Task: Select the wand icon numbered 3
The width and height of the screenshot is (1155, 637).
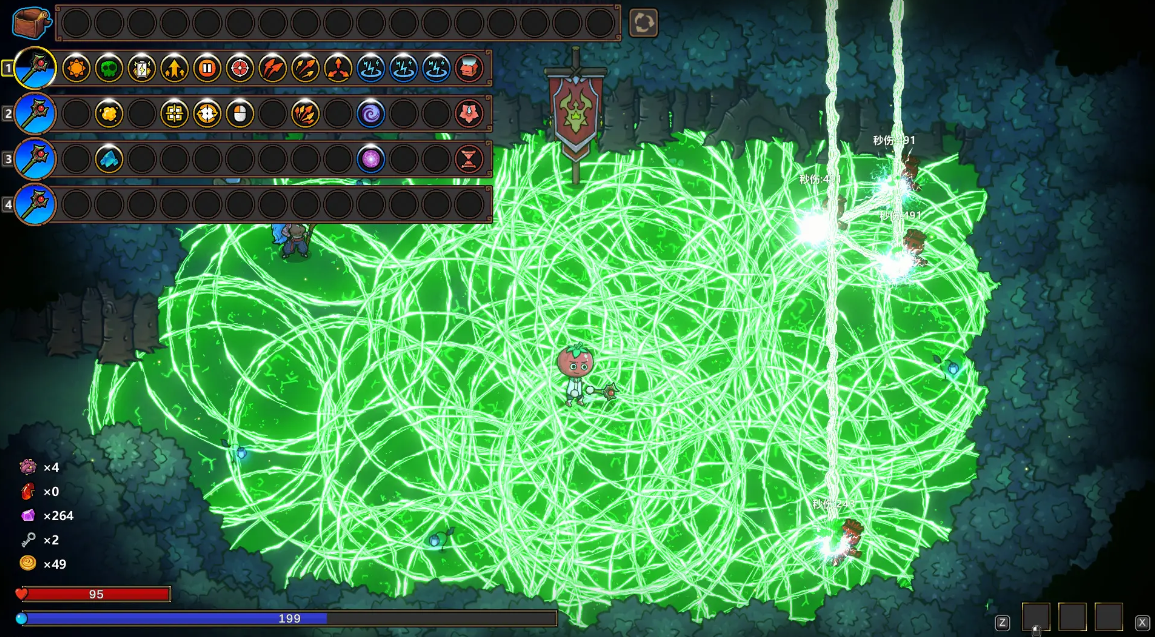Action: click(x=35, y=158)
